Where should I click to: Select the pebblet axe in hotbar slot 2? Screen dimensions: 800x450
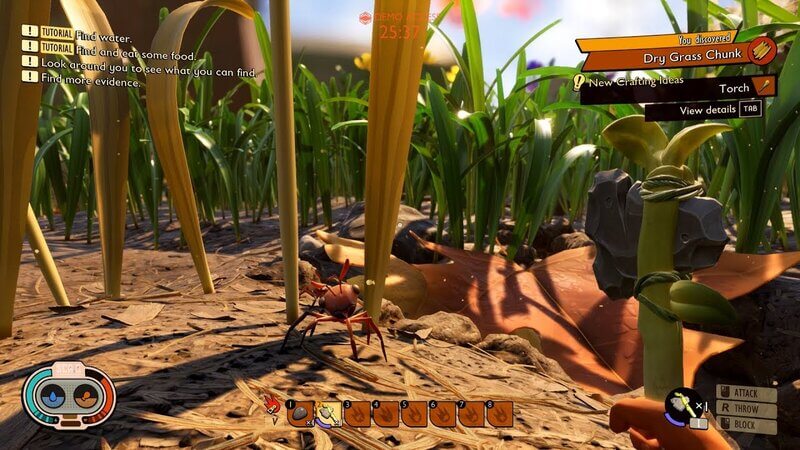[x=329, y=413]
